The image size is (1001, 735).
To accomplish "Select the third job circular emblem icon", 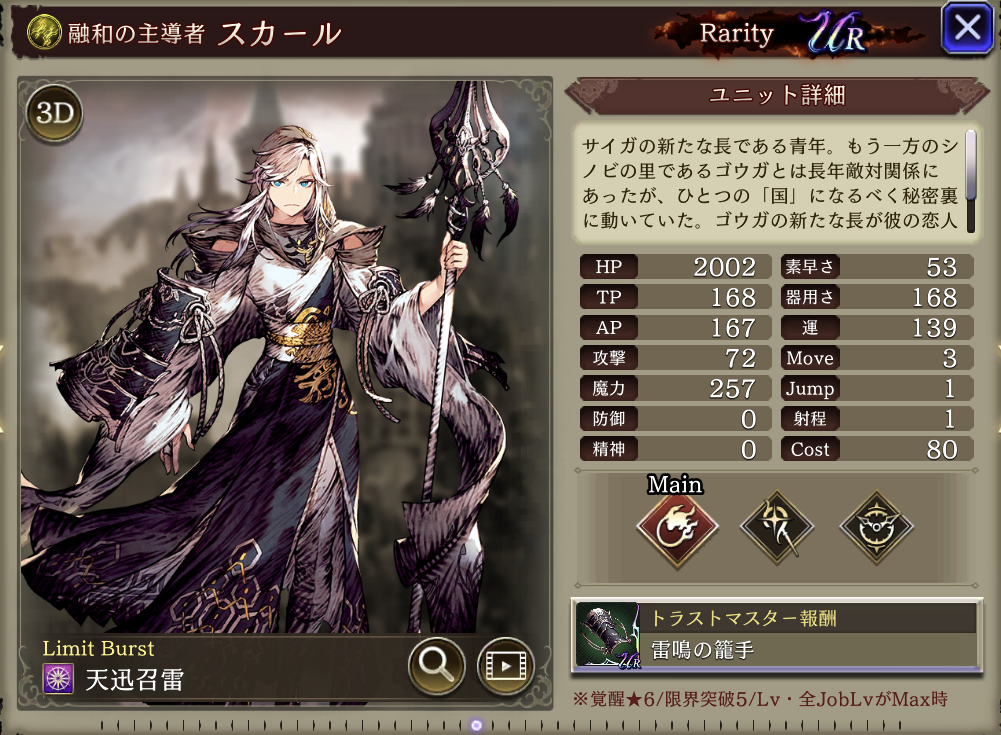I will click(874, 526).
